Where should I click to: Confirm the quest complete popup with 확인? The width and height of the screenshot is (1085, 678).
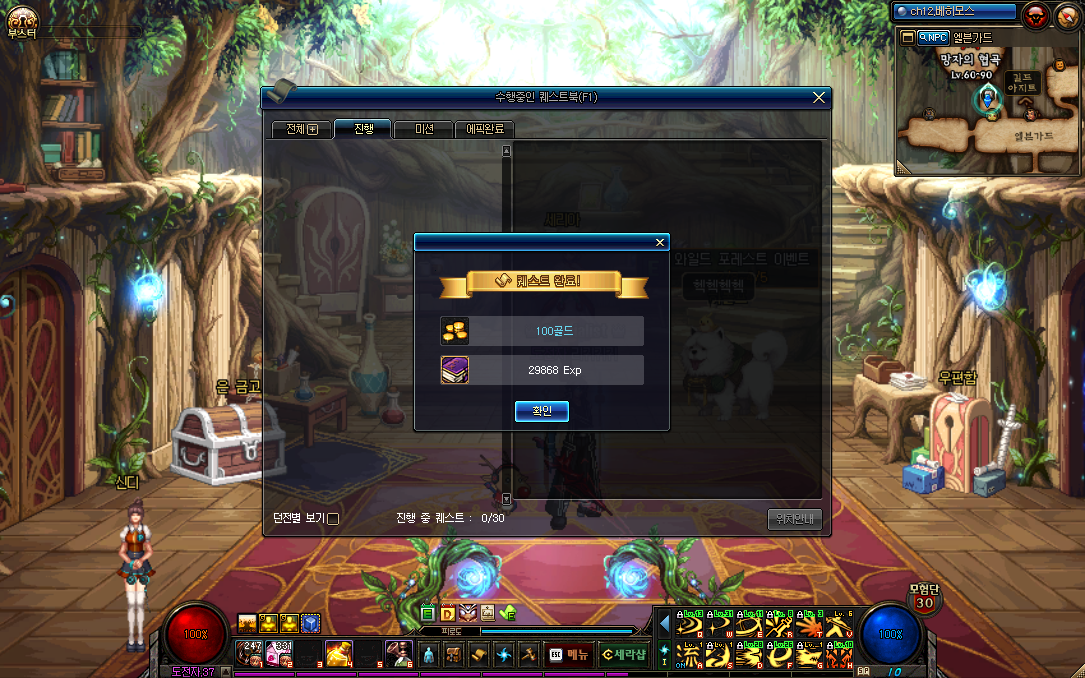point(541,411)
